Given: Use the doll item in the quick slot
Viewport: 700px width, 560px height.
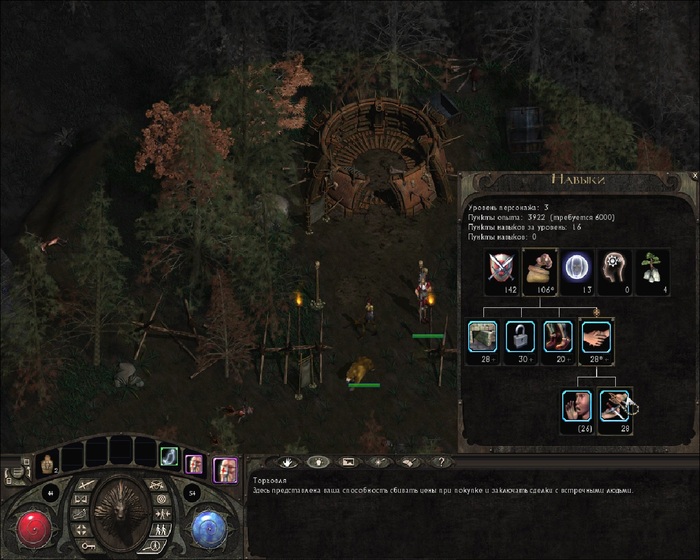Looking at the screenshot, I should tap(46, 462).
